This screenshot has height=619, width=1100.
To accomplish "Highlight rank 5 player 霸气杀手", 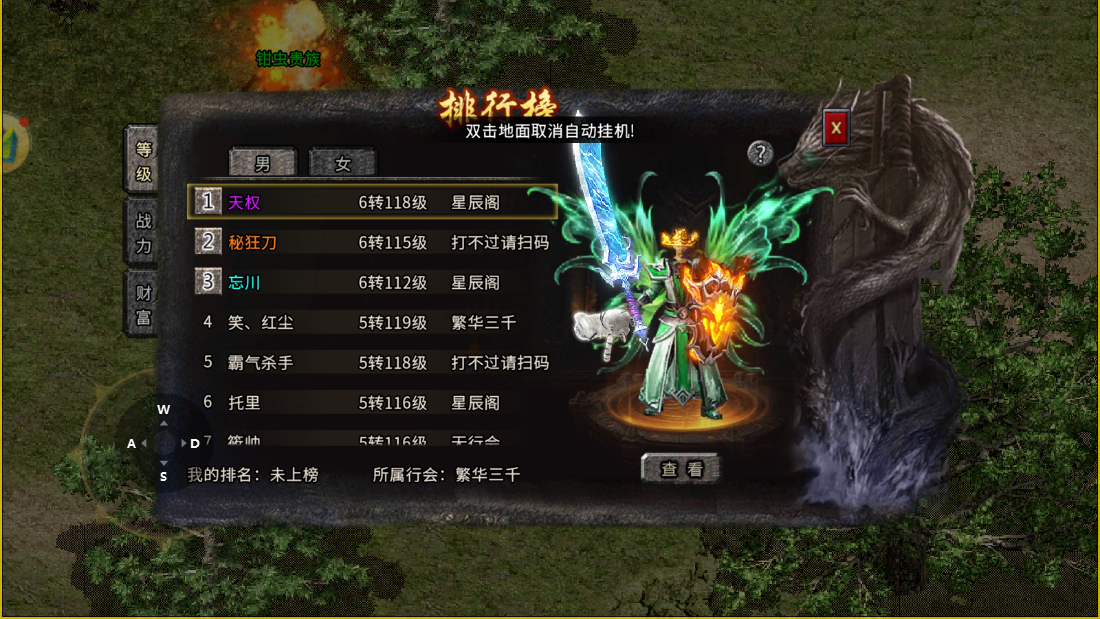I will (x=372, y=362).
